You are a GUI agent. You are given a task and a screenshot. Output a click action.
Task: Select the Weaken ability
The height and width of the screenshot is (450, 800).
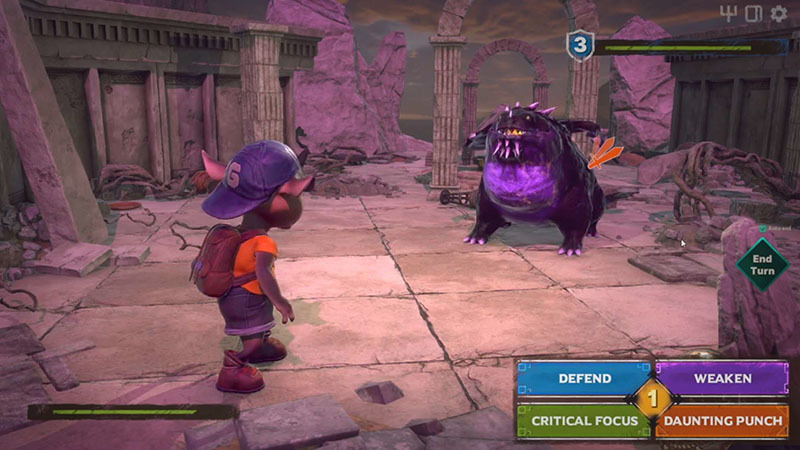tap(723, 379)
